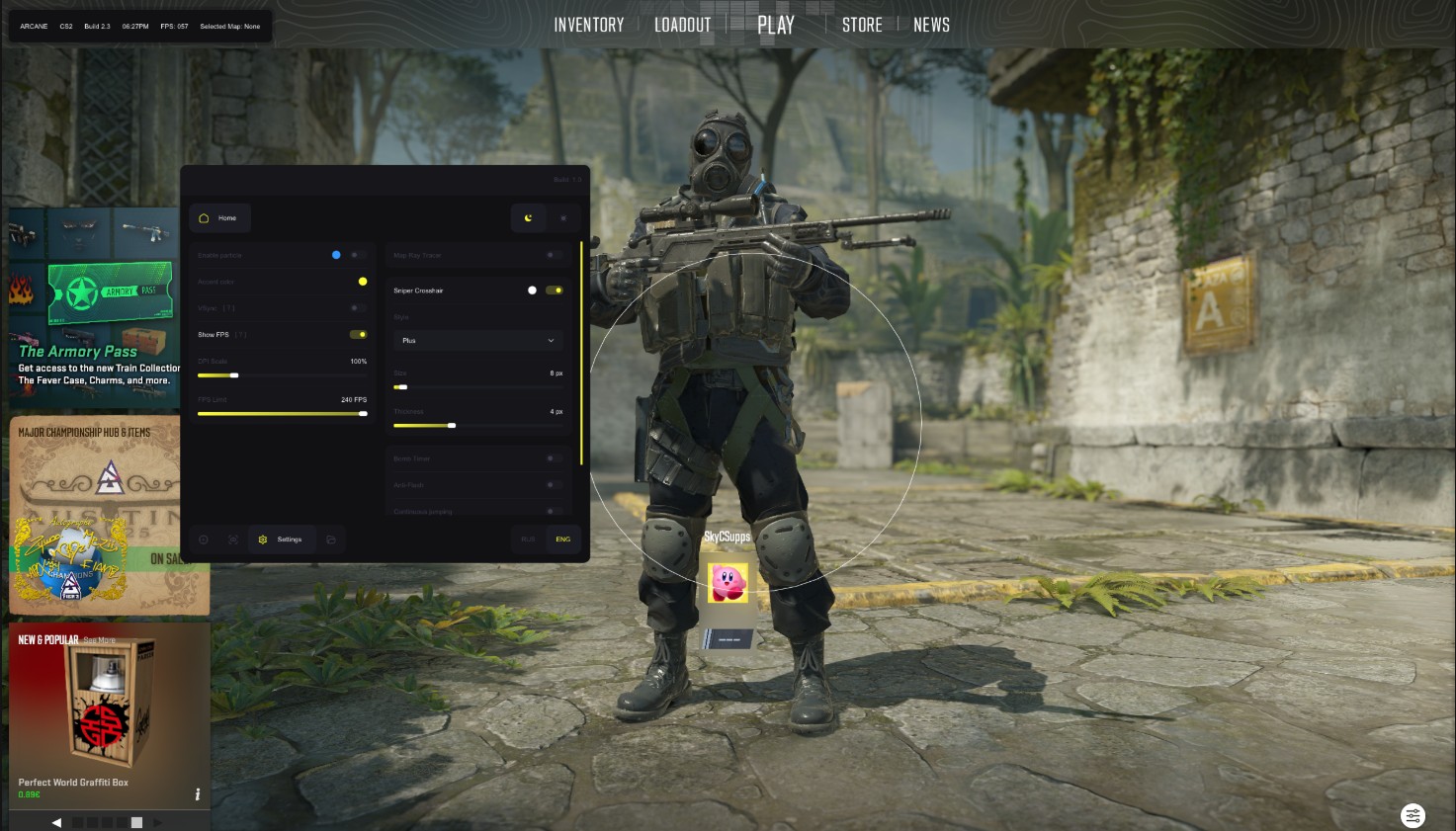Image resolution: width=1456 pixels, height=831 pixels.
Task: Open the filter icon in the bottom-right corner
Action: [1413, 815]
